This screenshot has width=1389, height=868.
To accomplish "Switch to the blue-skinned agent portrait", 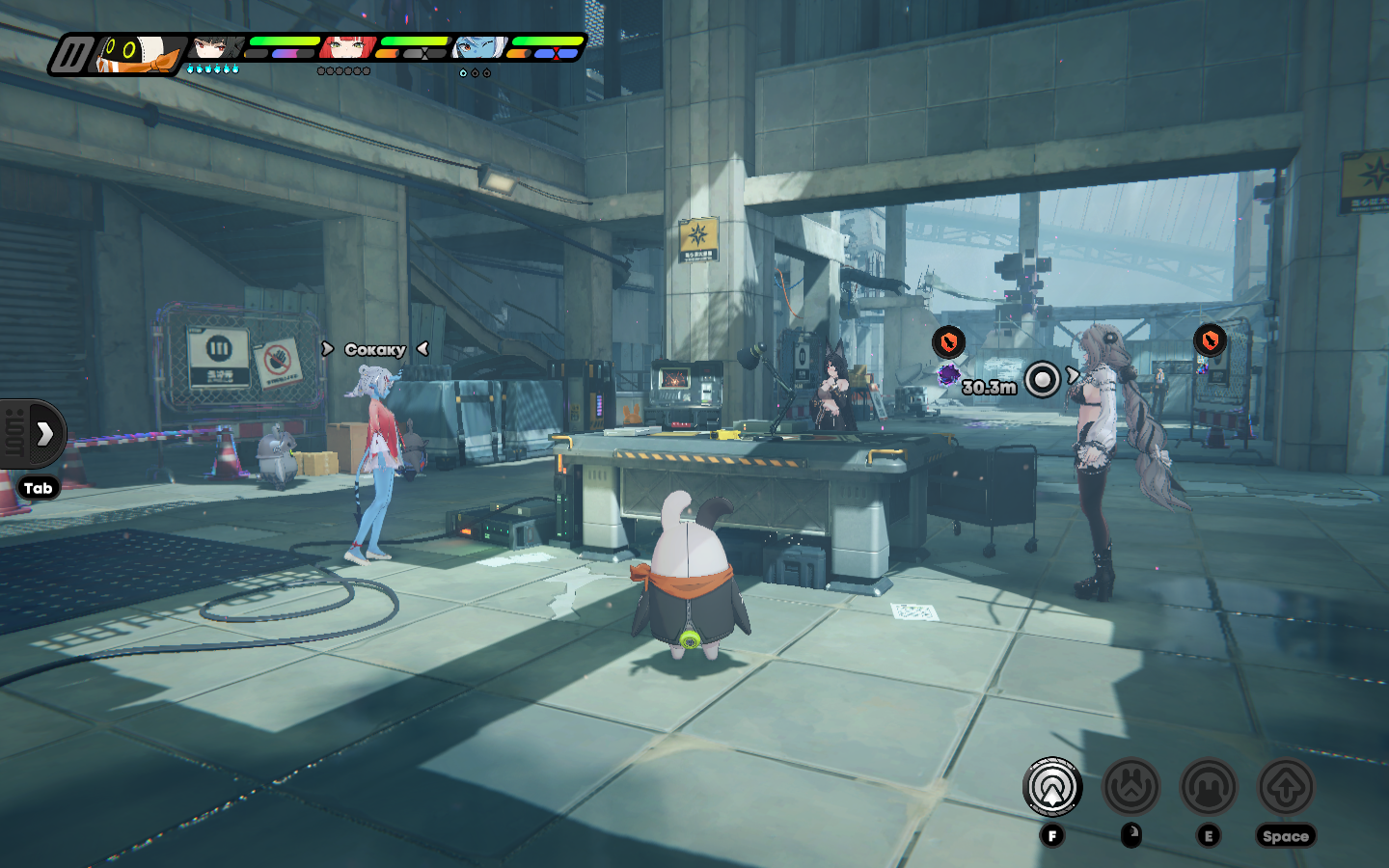I will [478, 48].
